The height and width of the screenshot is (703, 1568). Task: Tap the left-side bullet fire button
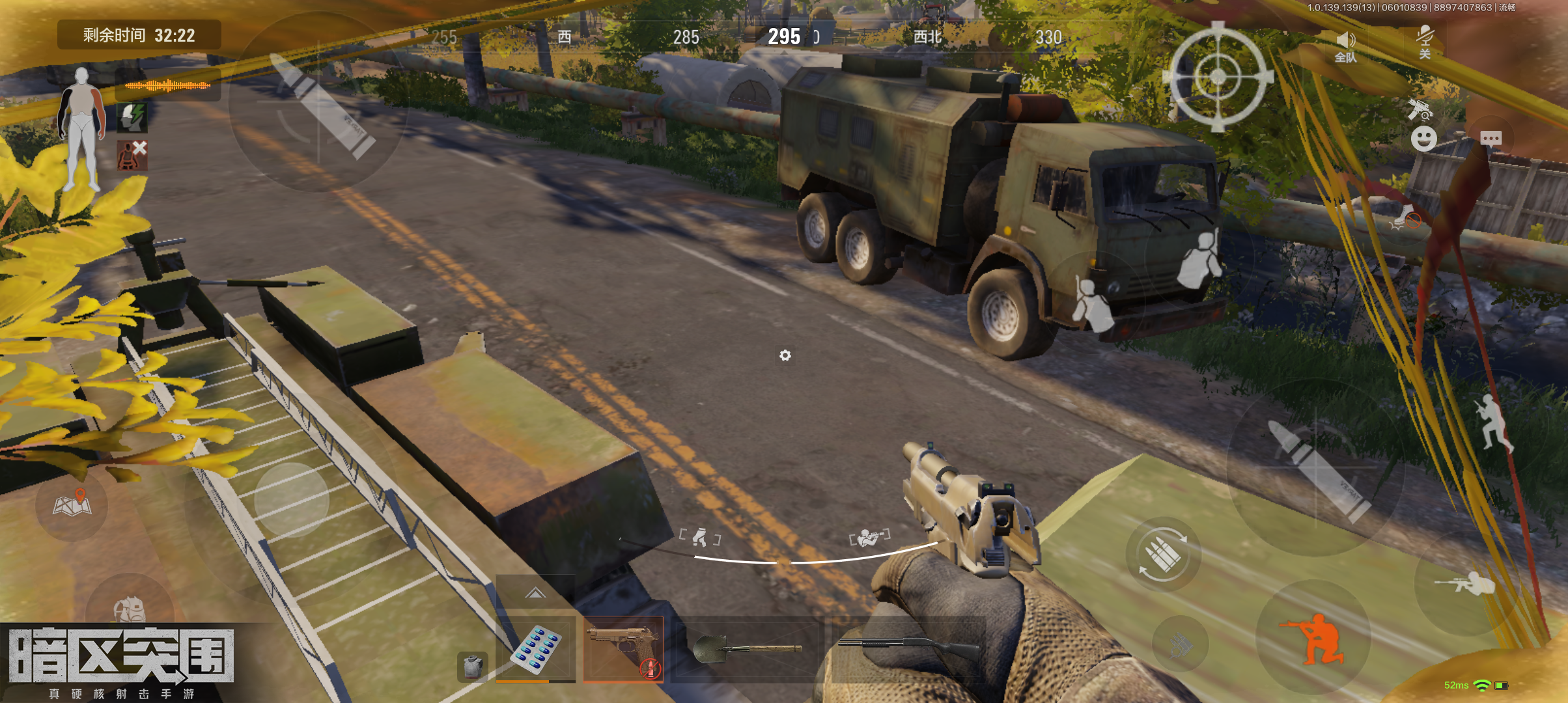320,104
